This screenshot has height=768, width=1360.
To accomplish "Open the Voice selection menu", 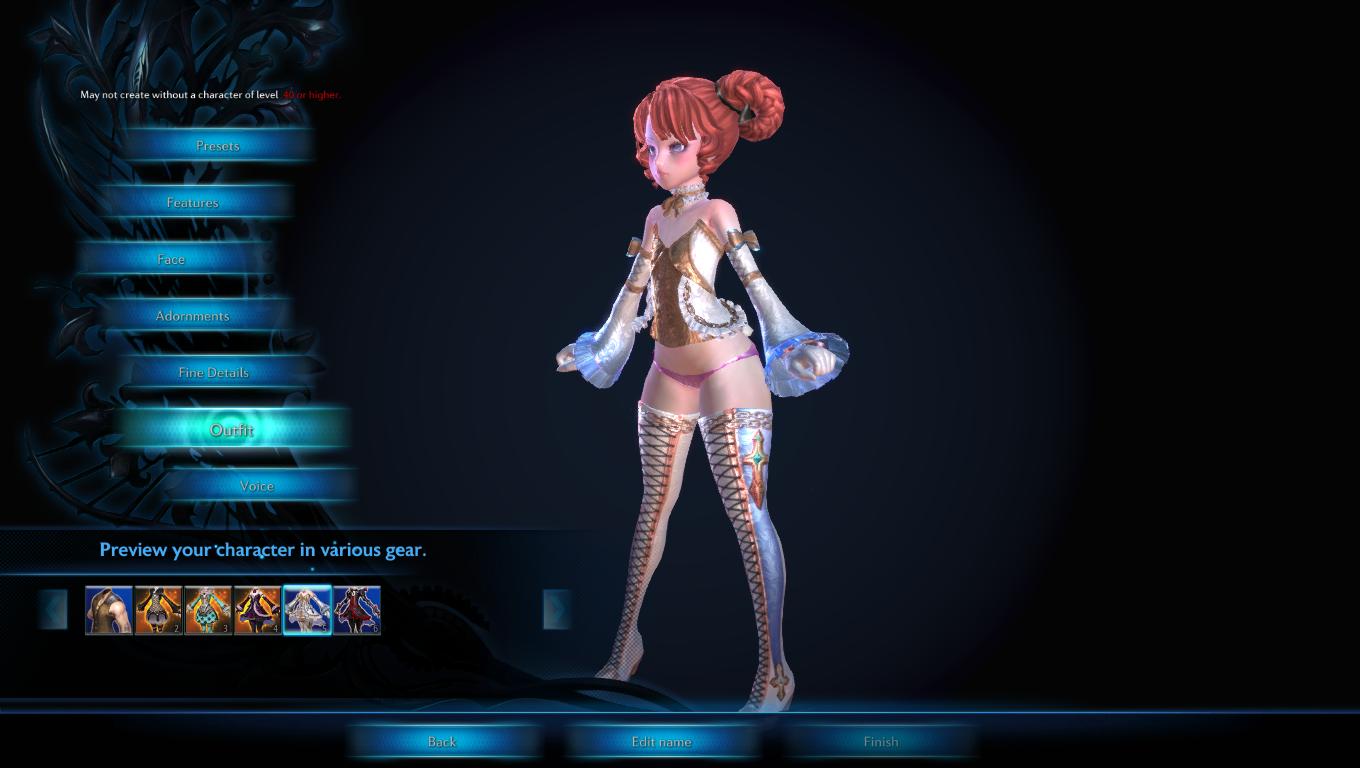I will point(256,486).
